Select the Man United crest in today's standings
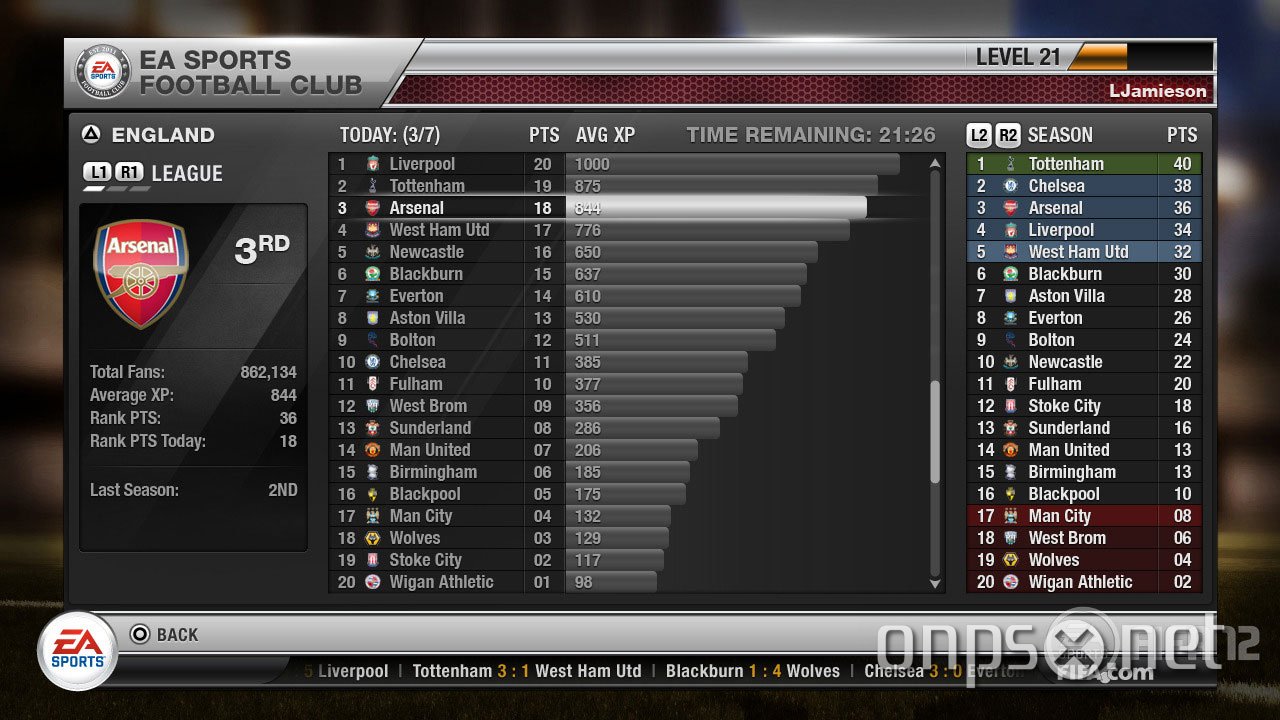The height and width of the screenshot is (720, 1280). [371, 449]
